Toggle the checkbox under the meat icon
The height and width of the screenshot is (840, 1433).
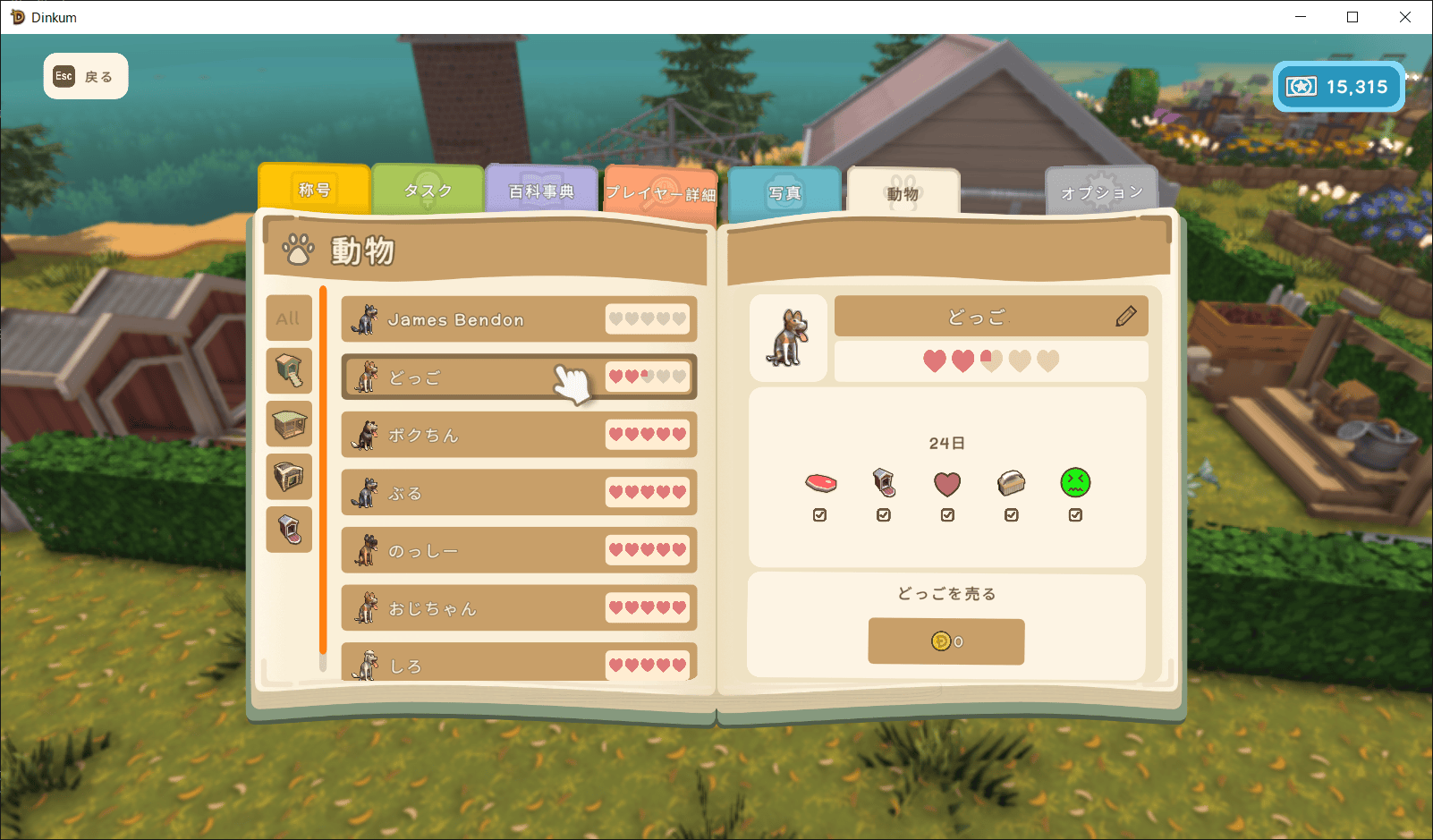[x=819, y=515]
